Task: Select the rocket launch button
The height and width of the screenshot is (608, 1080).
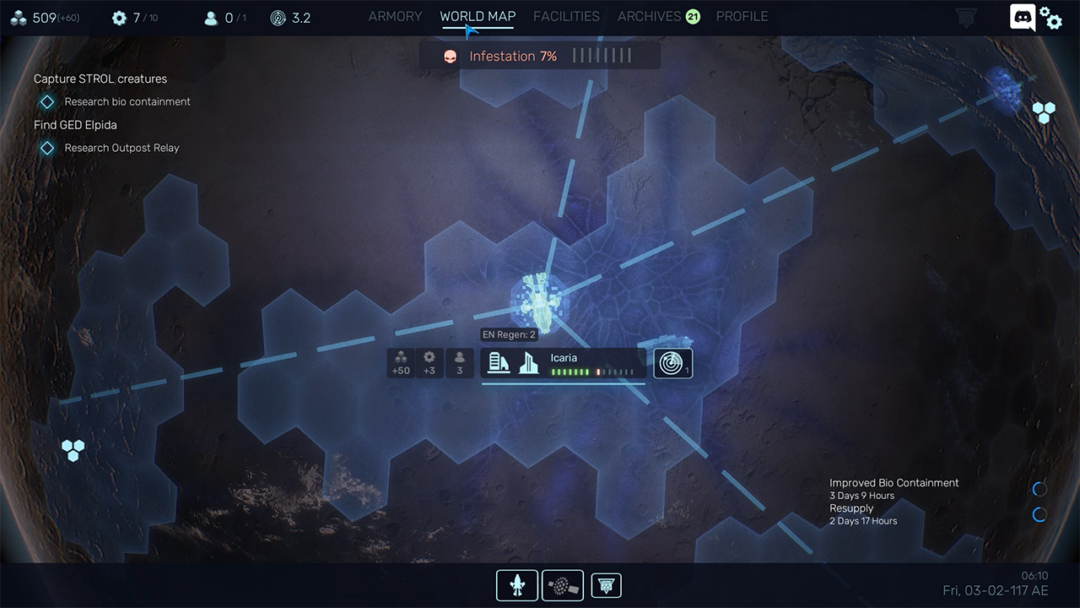Action: [517, 585]
